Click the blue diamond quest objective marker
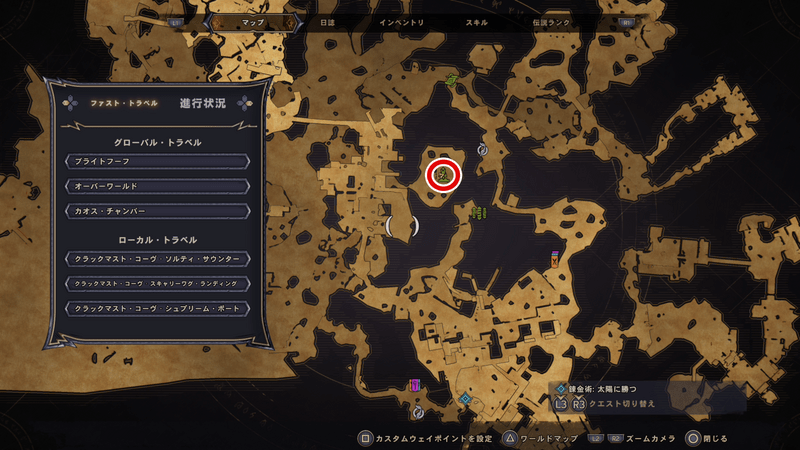 click(465, 398)
